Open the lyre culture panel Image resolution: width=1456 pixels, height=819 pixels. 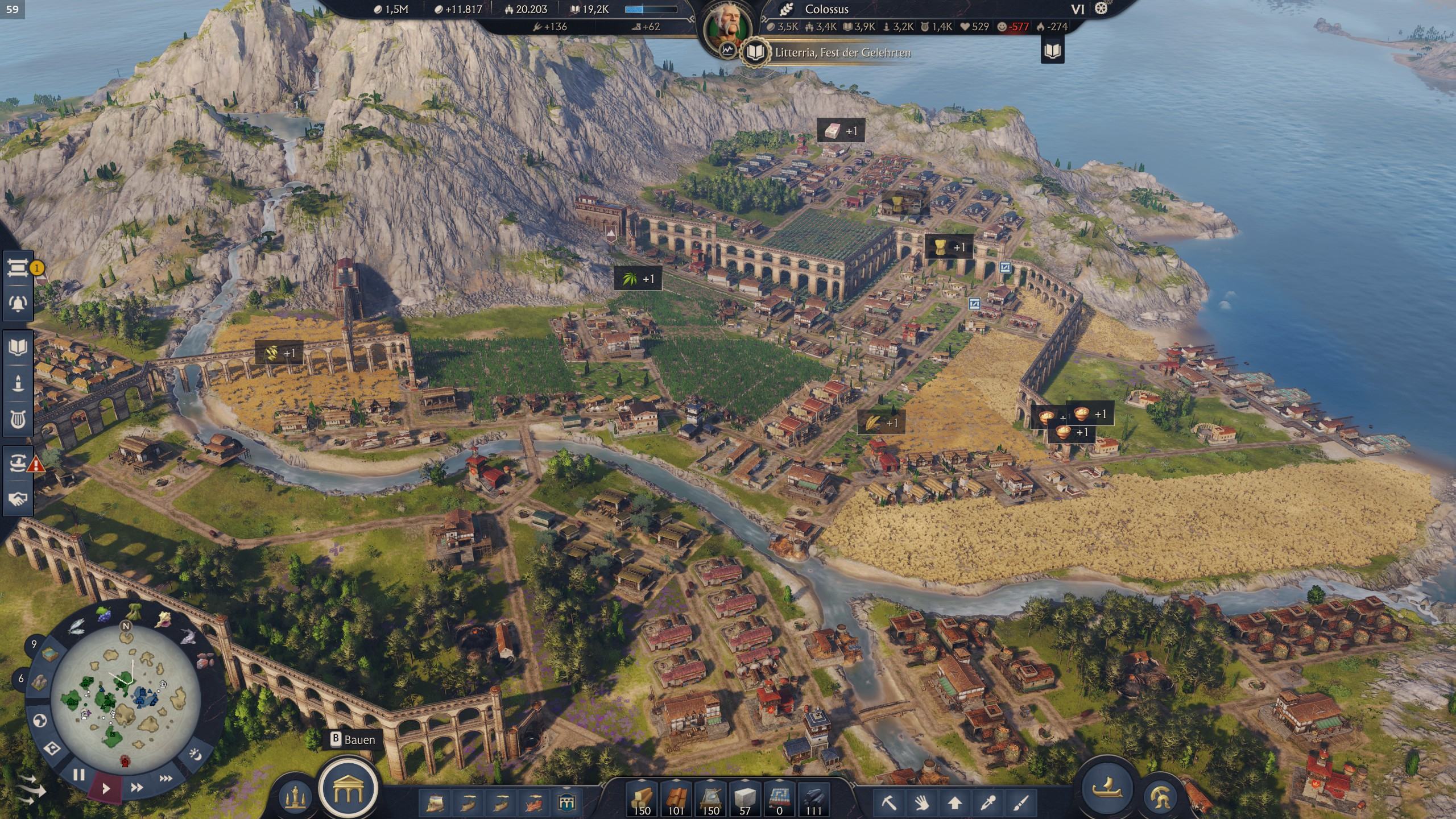(x=18, y=419)
